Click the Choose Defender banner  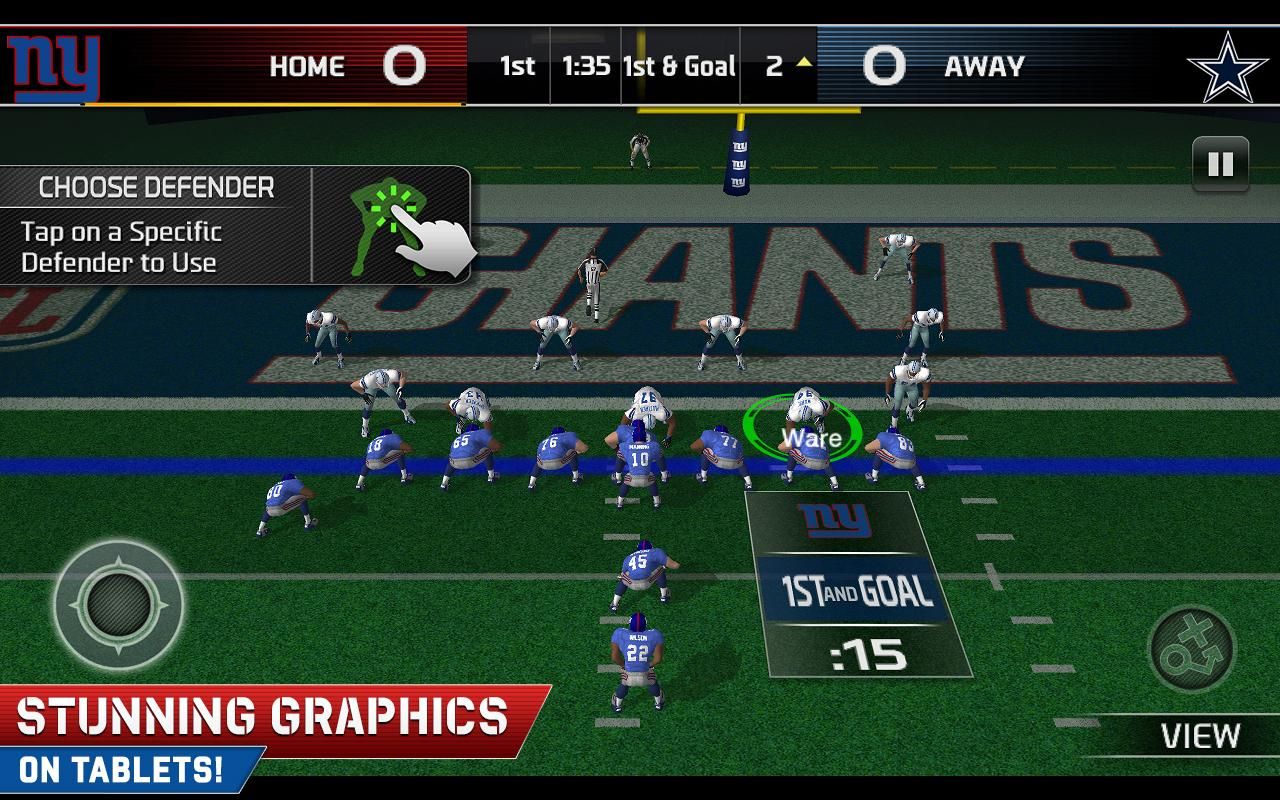[x=155, y=187]
